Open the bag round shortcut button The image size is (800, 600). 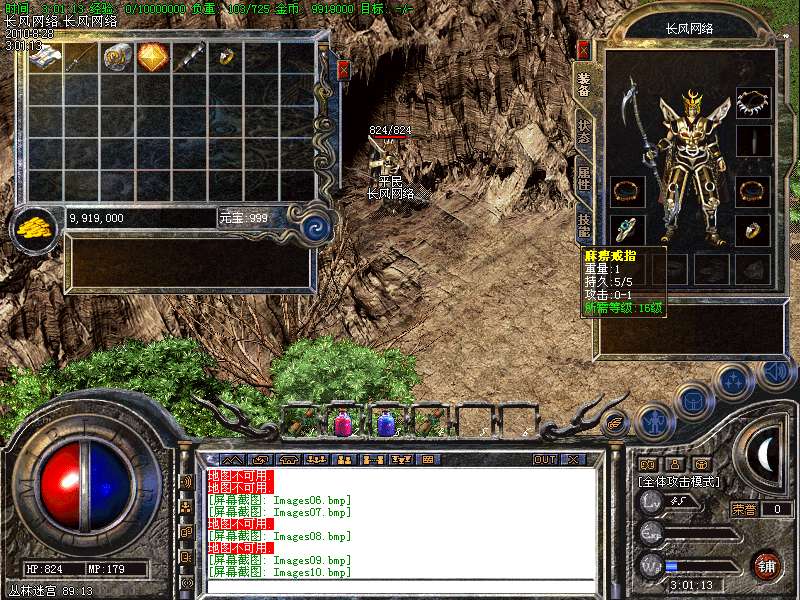tap(693, 401)
